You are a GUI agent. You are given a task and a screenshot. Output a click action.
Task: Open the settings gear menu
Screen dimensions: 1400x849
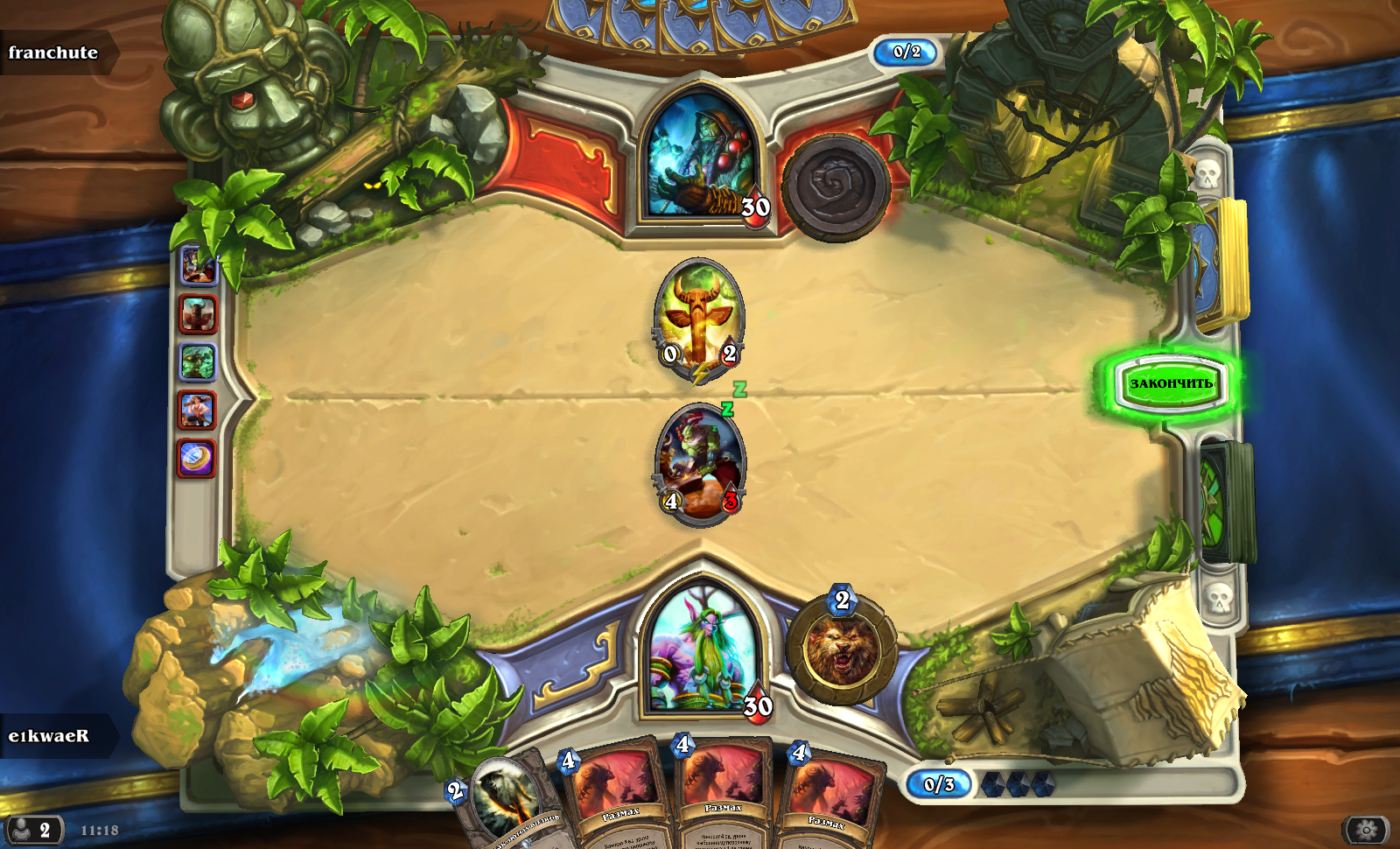(x=1366, y=829)
